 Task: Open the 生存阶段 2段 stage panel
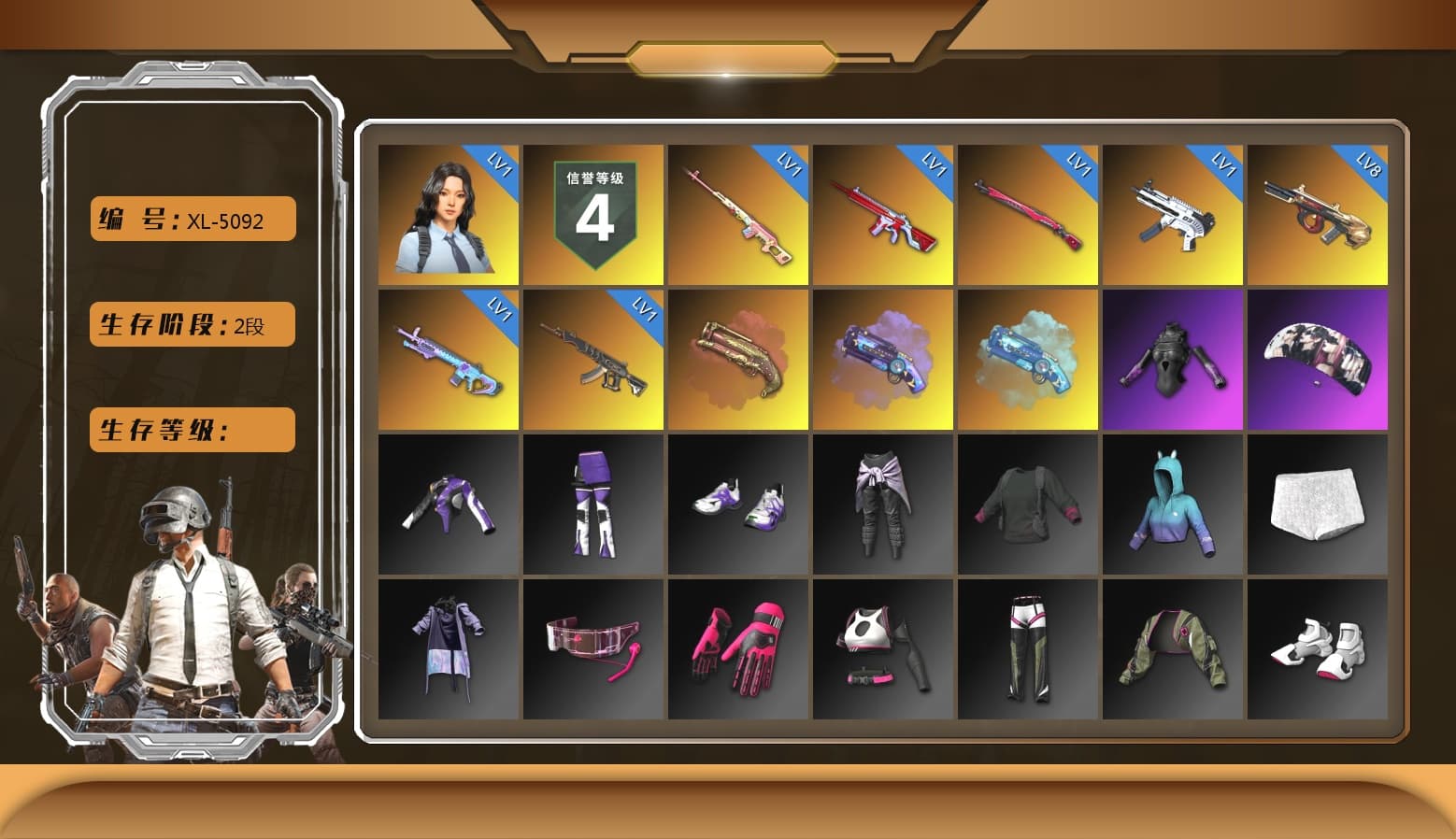tap(192, 324)
